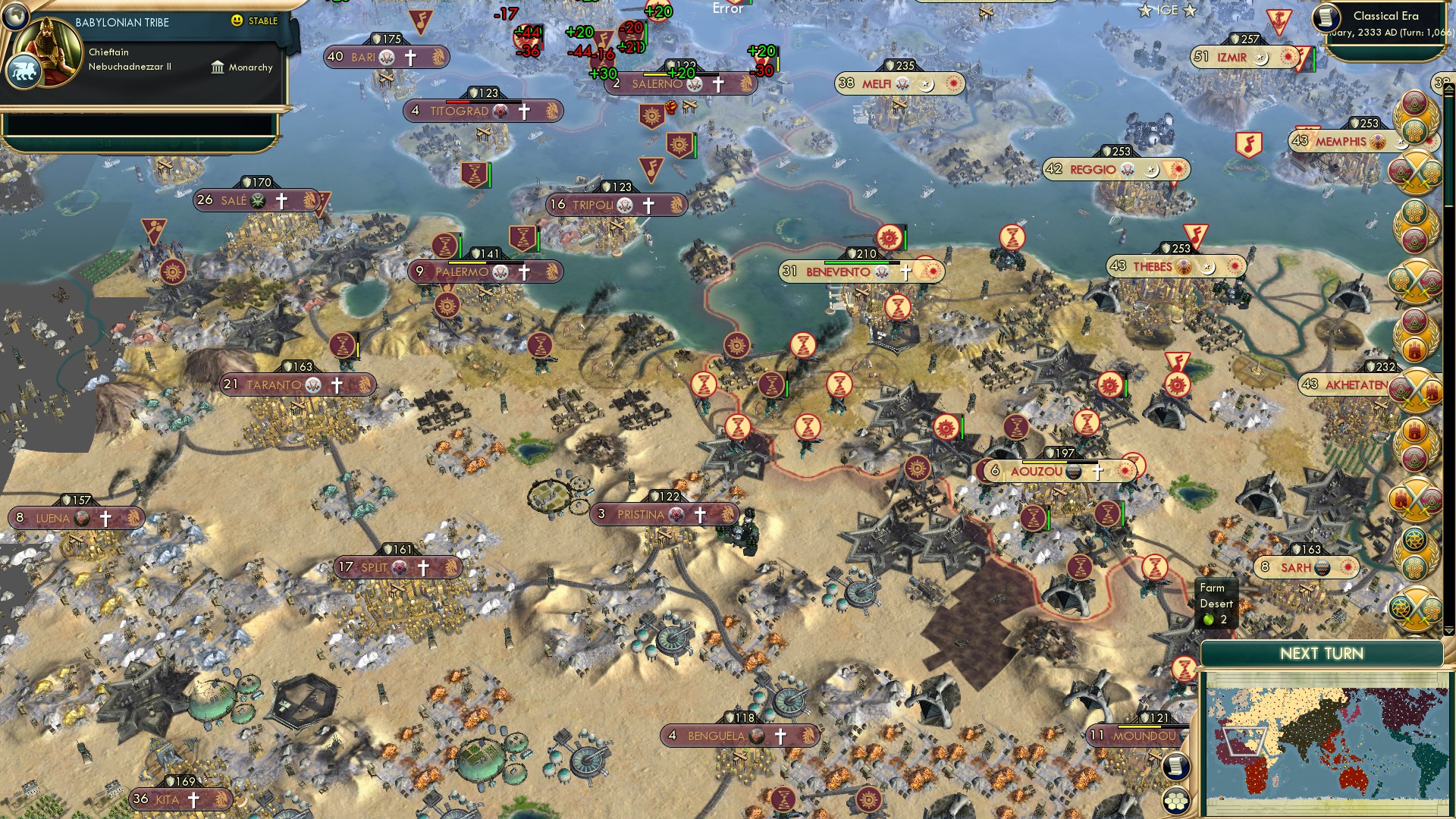Viewport: 1456px width, 819px height.
Task: Open the Monarchy government icon
Action: point(218,67)
